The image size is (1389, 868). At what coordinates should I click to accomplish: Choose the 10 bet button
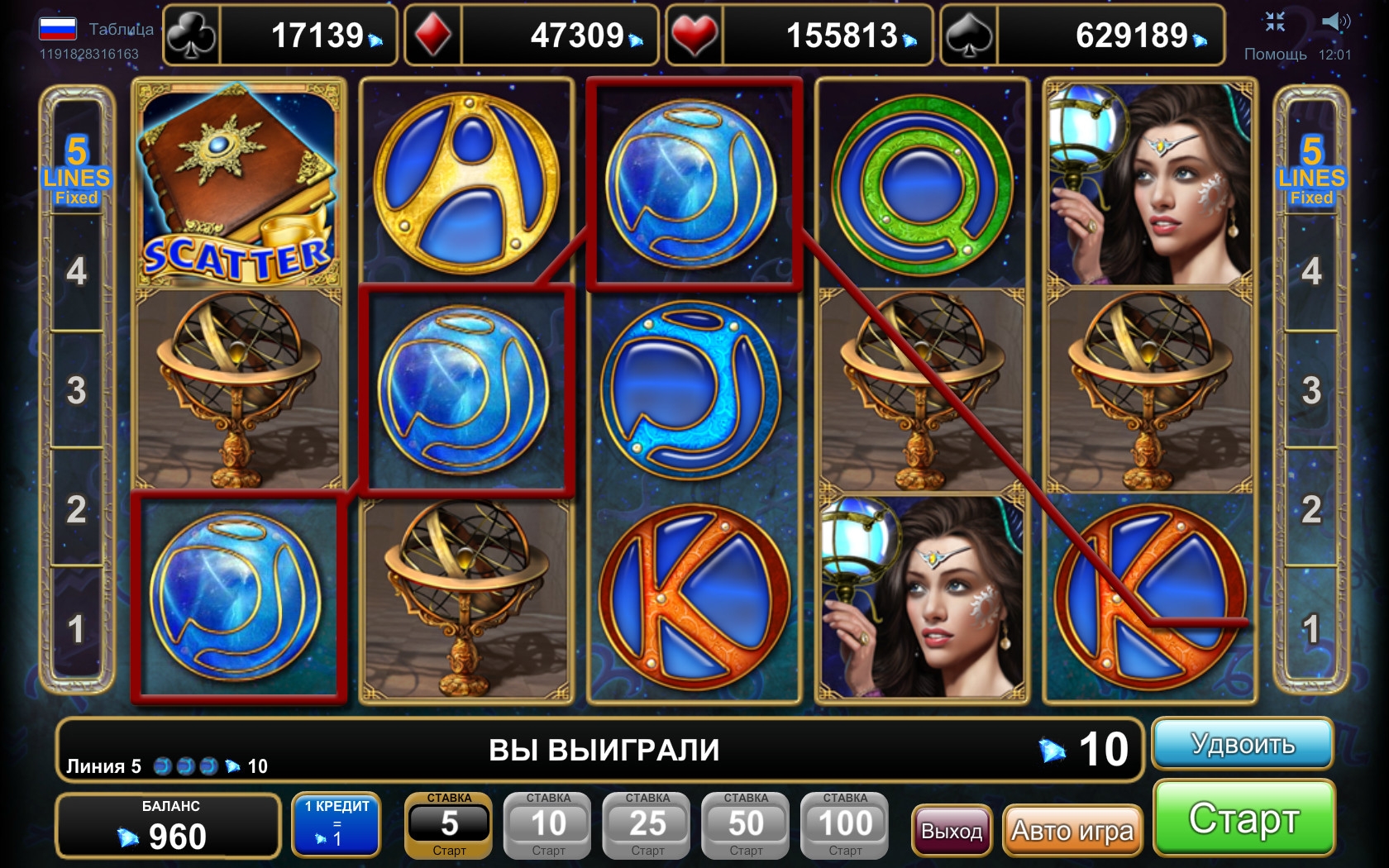[548, 825]
